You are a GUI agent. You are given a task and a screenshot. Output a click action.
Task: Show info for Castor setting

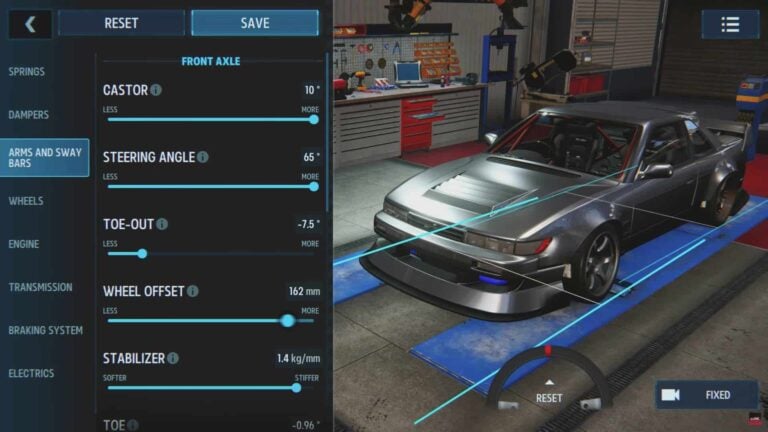coord(156,90)
